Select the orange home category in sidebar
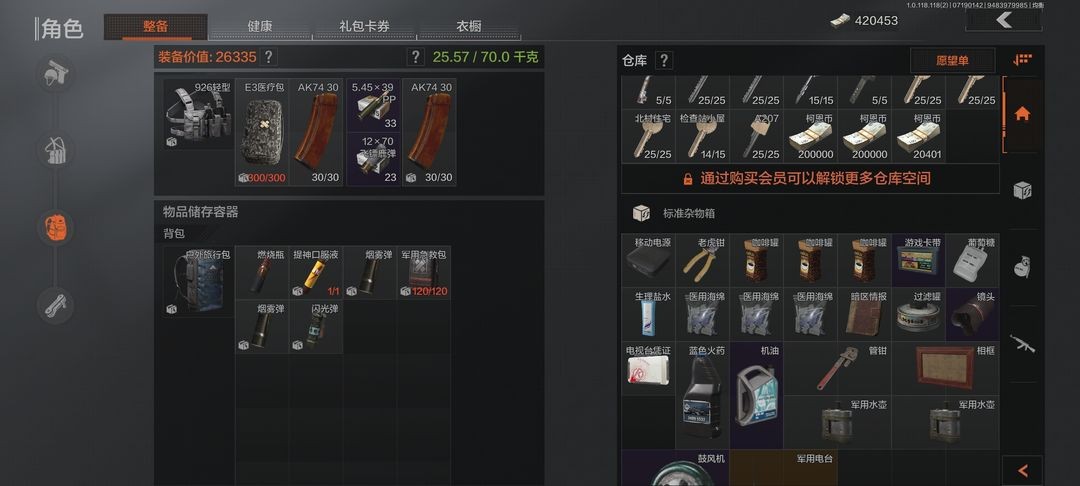The height and width of the screenshot is (486, 1080). pos(1022,113)
